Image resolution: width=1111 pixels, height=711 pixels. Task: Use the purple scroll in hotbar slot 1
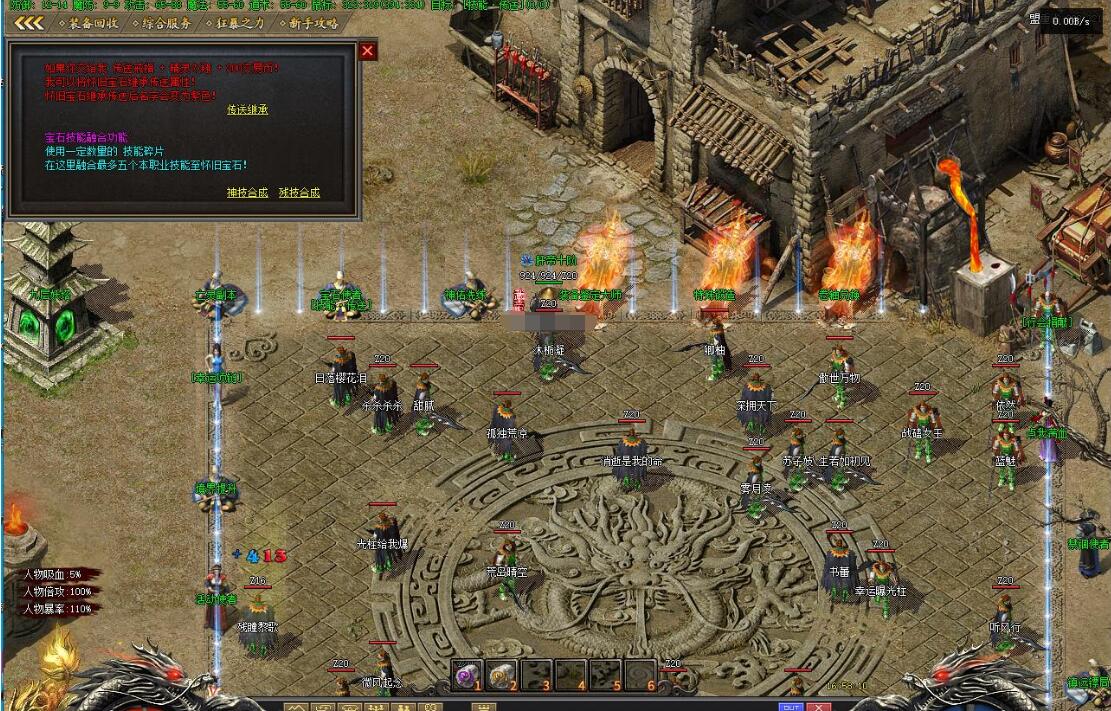pos(467,676)
